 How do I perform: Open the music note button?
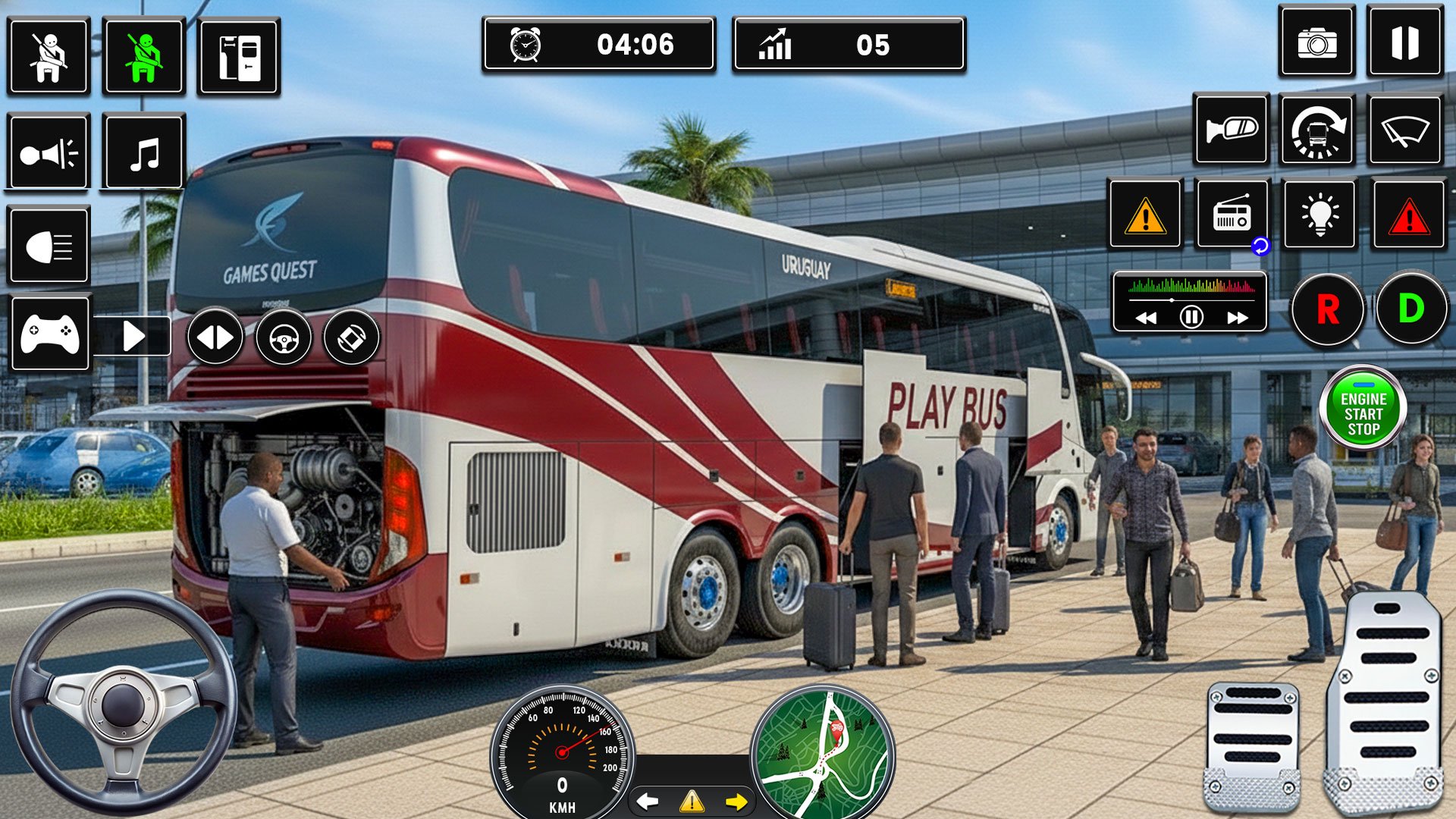(x=144, y=152)
